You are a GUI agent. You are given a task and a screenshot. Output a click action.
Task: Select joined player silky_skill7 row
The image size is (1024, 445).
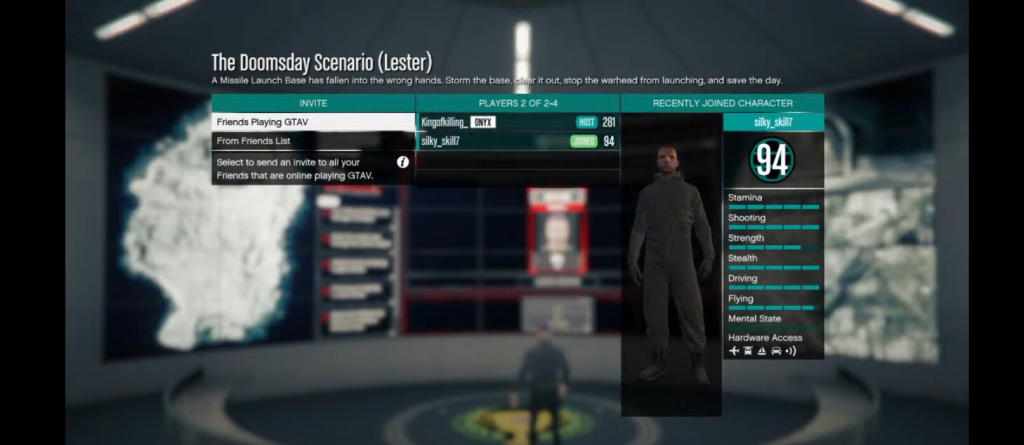(517, 141)
